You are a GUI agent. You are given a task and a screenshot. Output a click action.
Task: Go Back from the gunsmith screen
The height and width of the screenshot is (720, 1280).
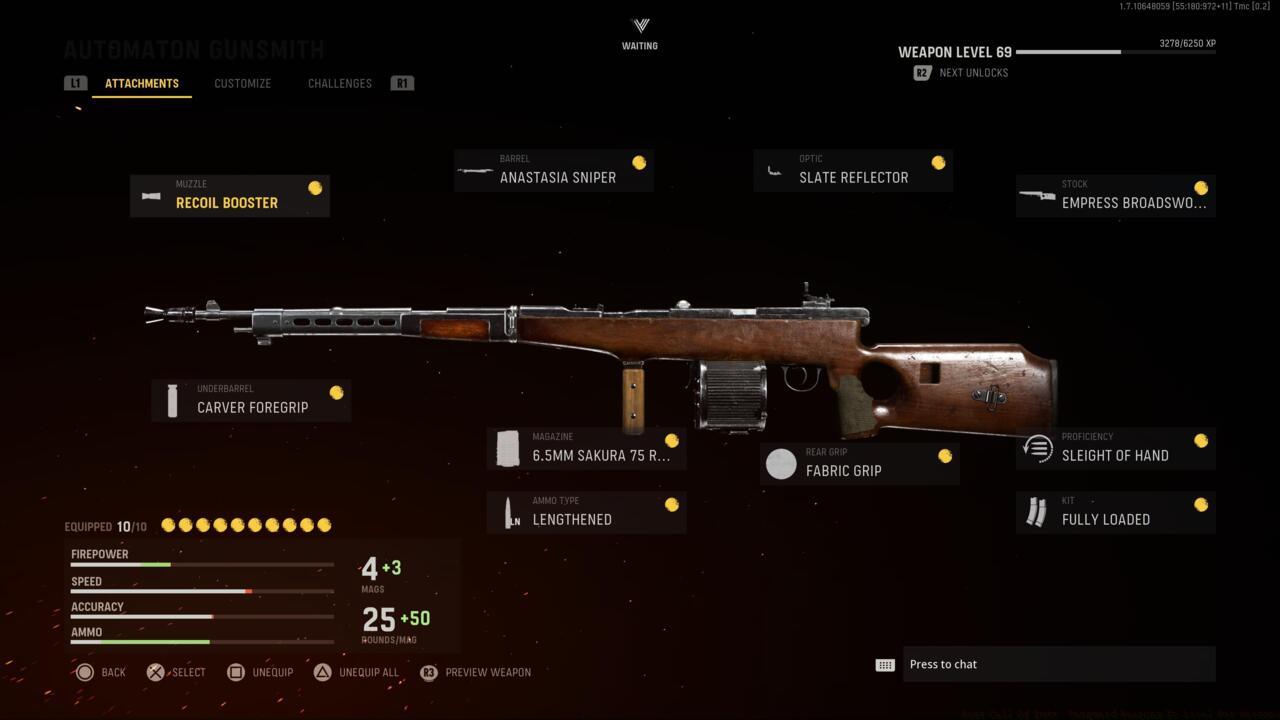(x=101, y=672)
